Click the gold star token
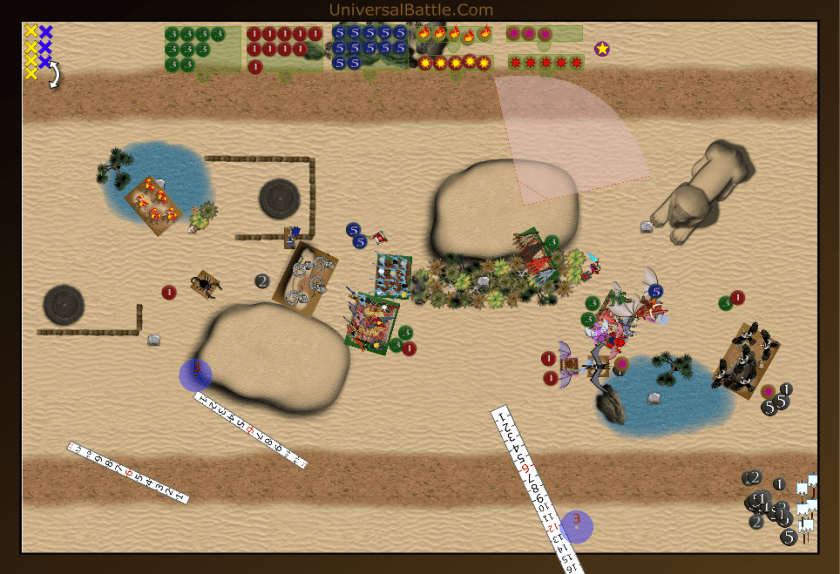The height and width of the screenshot is (574, 840). tap(602, 48)
